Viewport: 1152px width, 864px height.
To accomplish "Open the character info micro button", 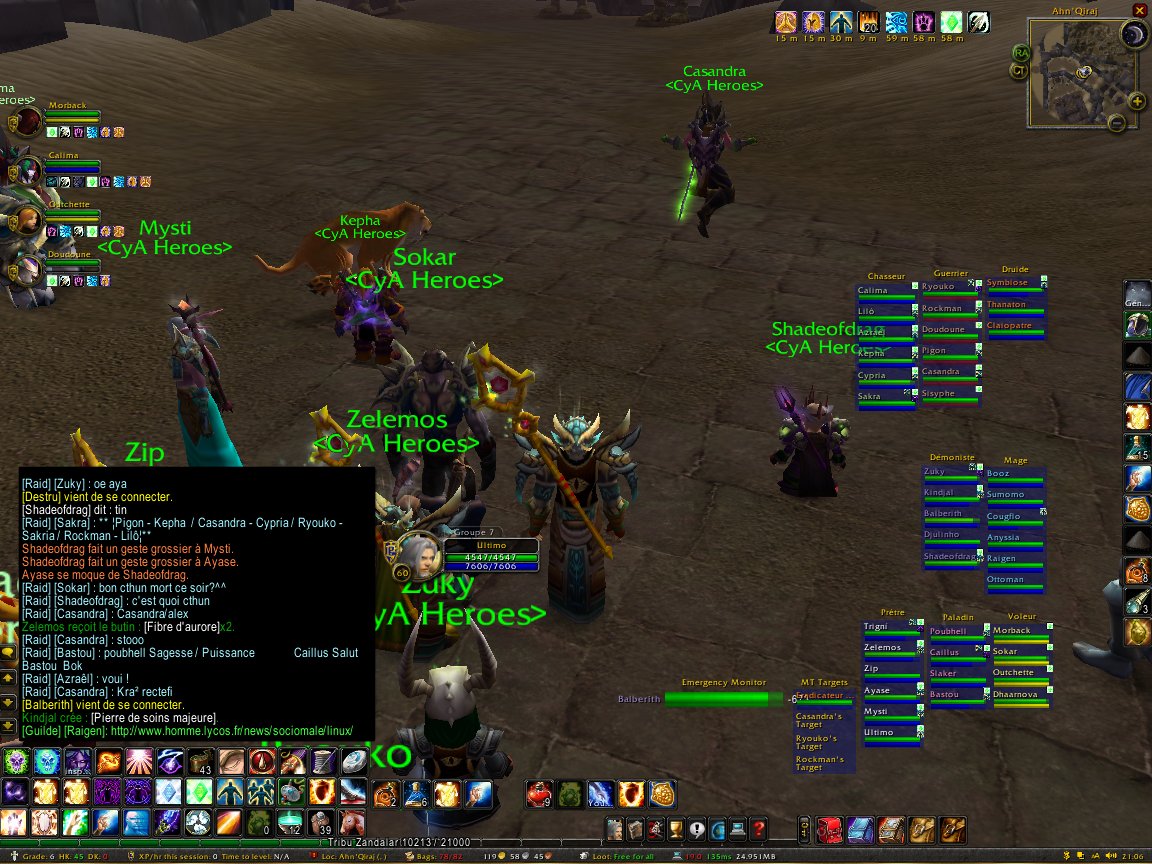I will click(615, 829).
